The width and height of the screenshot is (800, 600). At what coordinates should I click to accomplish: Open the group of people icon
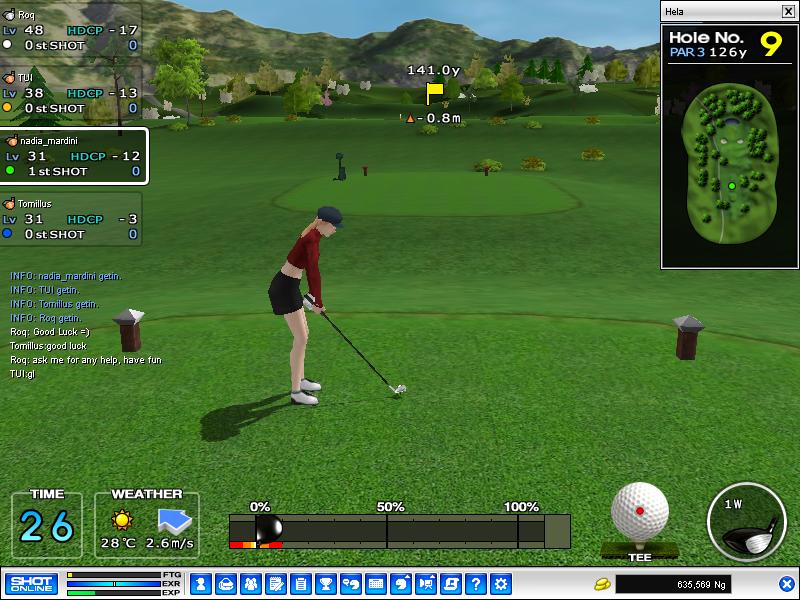pyautogui.click(x=250, y=583)
